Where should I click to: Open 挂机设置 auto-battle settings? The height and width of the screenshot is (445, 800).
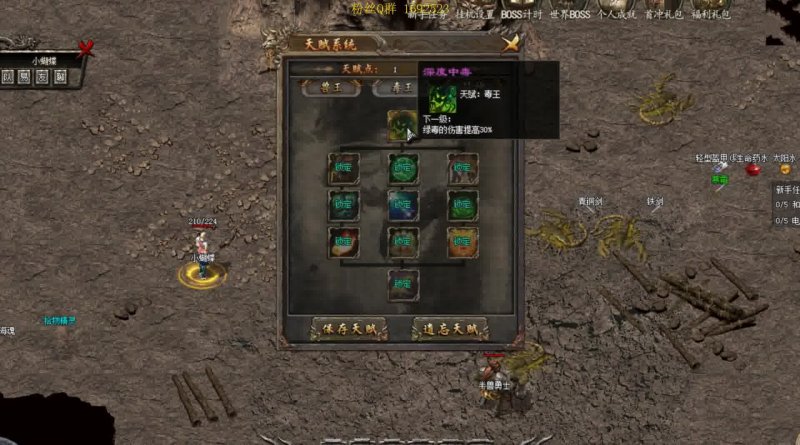473,15
